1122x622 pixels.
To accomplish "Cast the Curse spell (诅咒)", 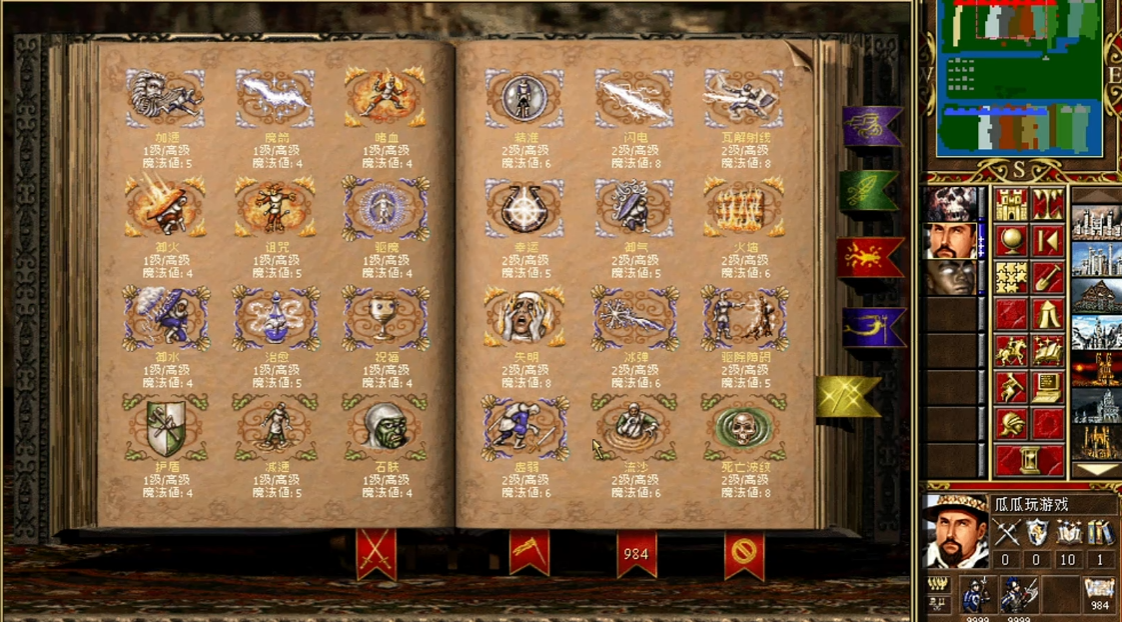I will pos(275,208).
